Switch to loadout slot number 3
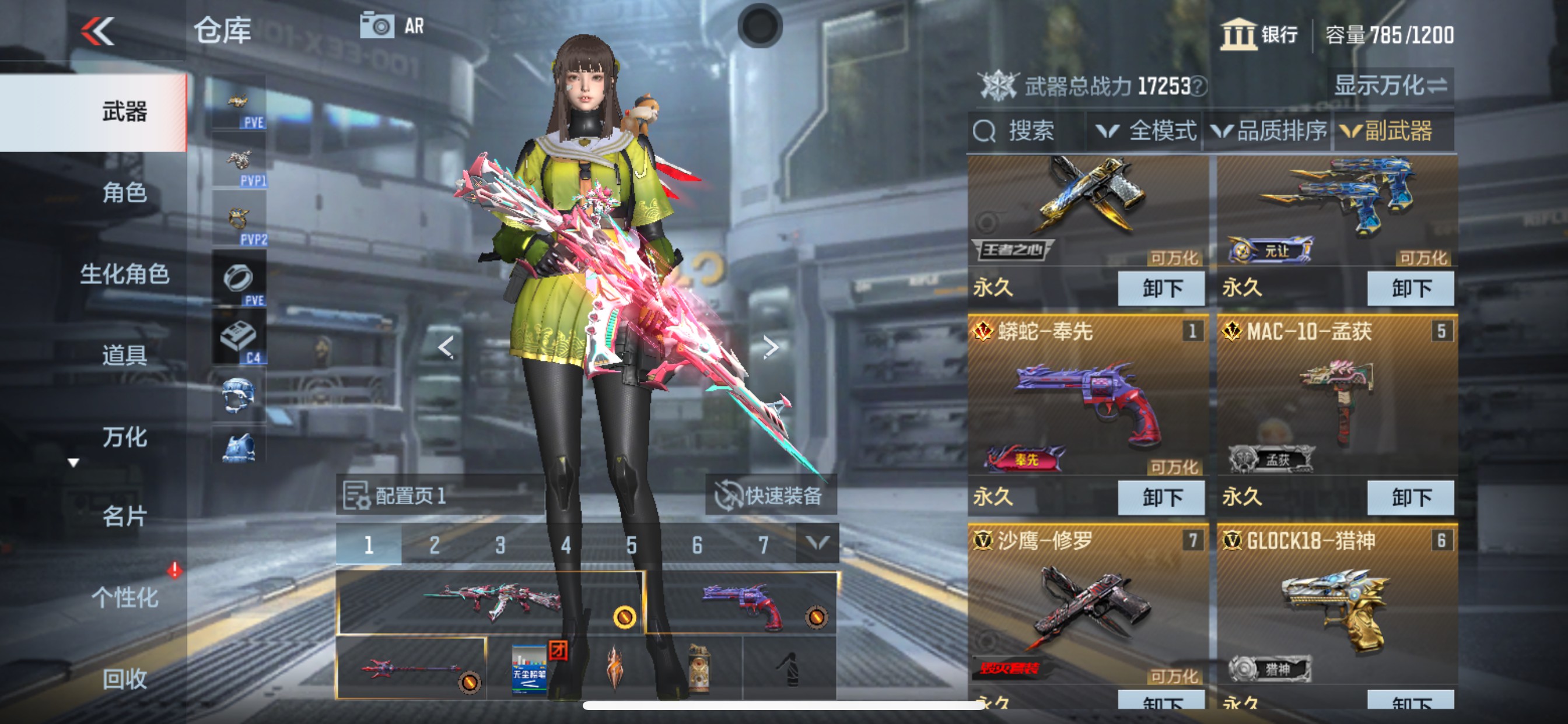Viewport: 1568px width, 724px height. pos(500,544)
